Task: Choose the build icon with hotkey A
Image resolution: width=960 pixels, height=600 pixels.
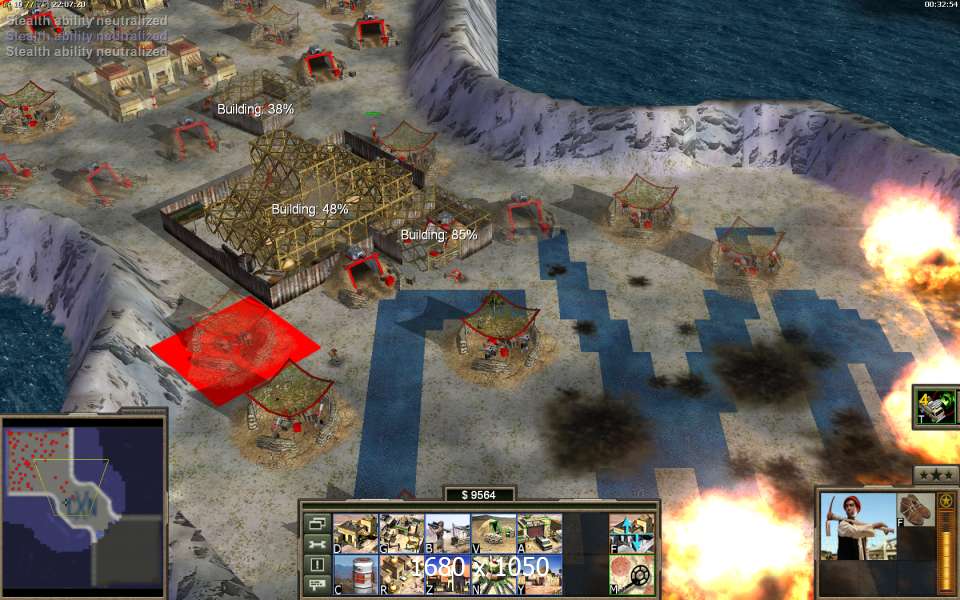Action: [539, 533]
